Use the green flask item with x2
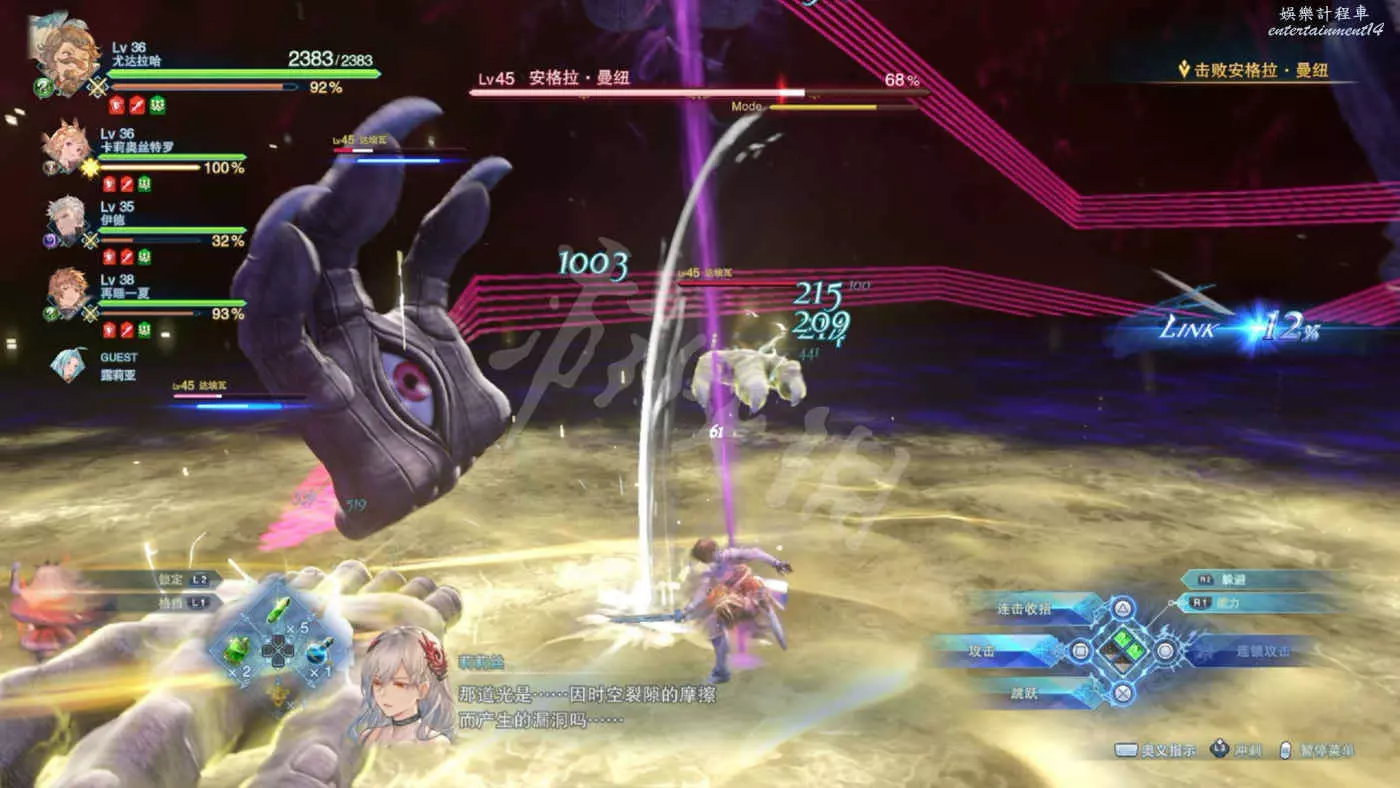This screenshot has width=1400, height=788. (x=236, y=650)
